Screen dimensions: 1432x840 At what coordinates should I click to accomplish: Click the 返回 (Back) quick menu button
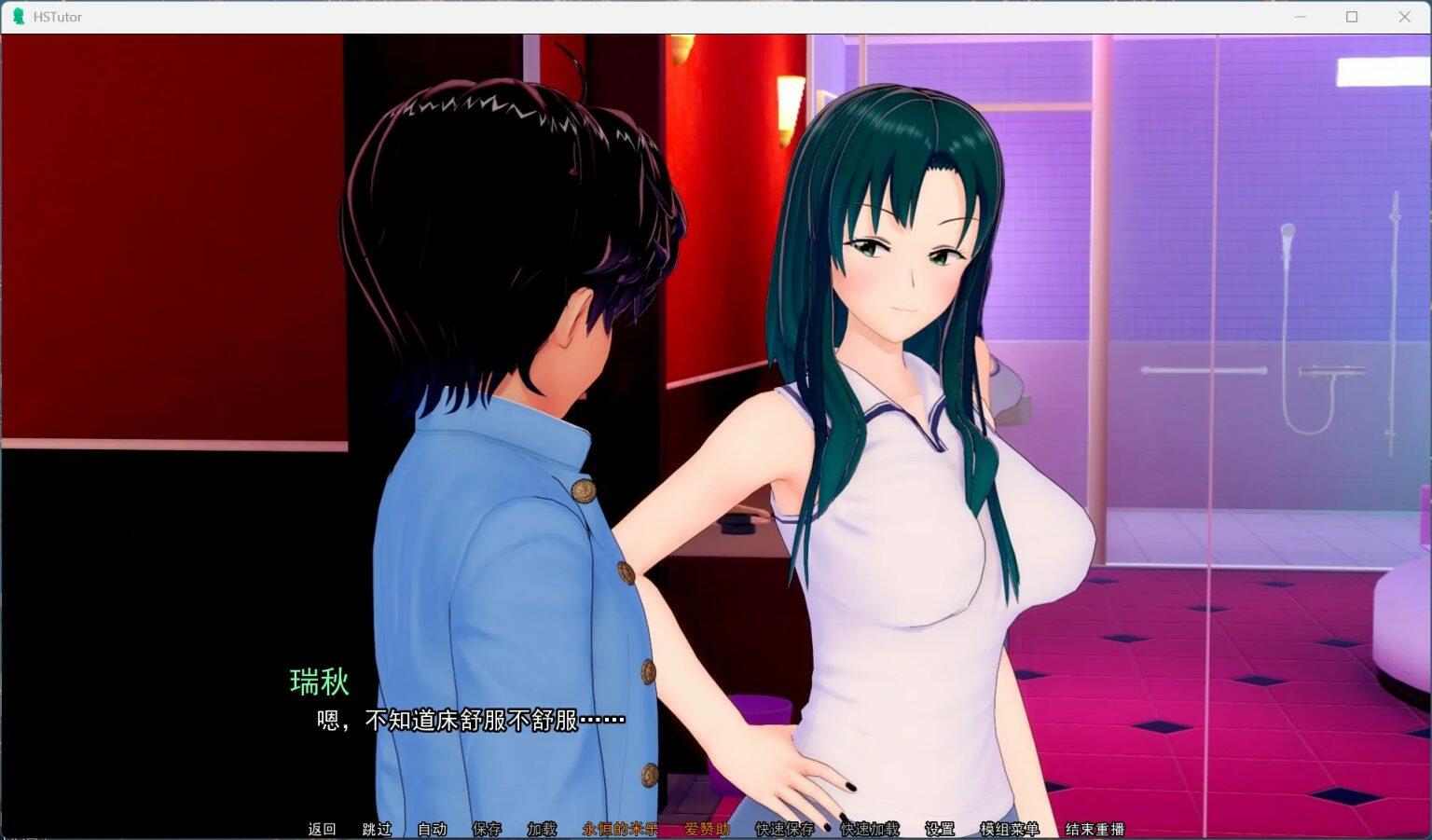tap(322, 829)
